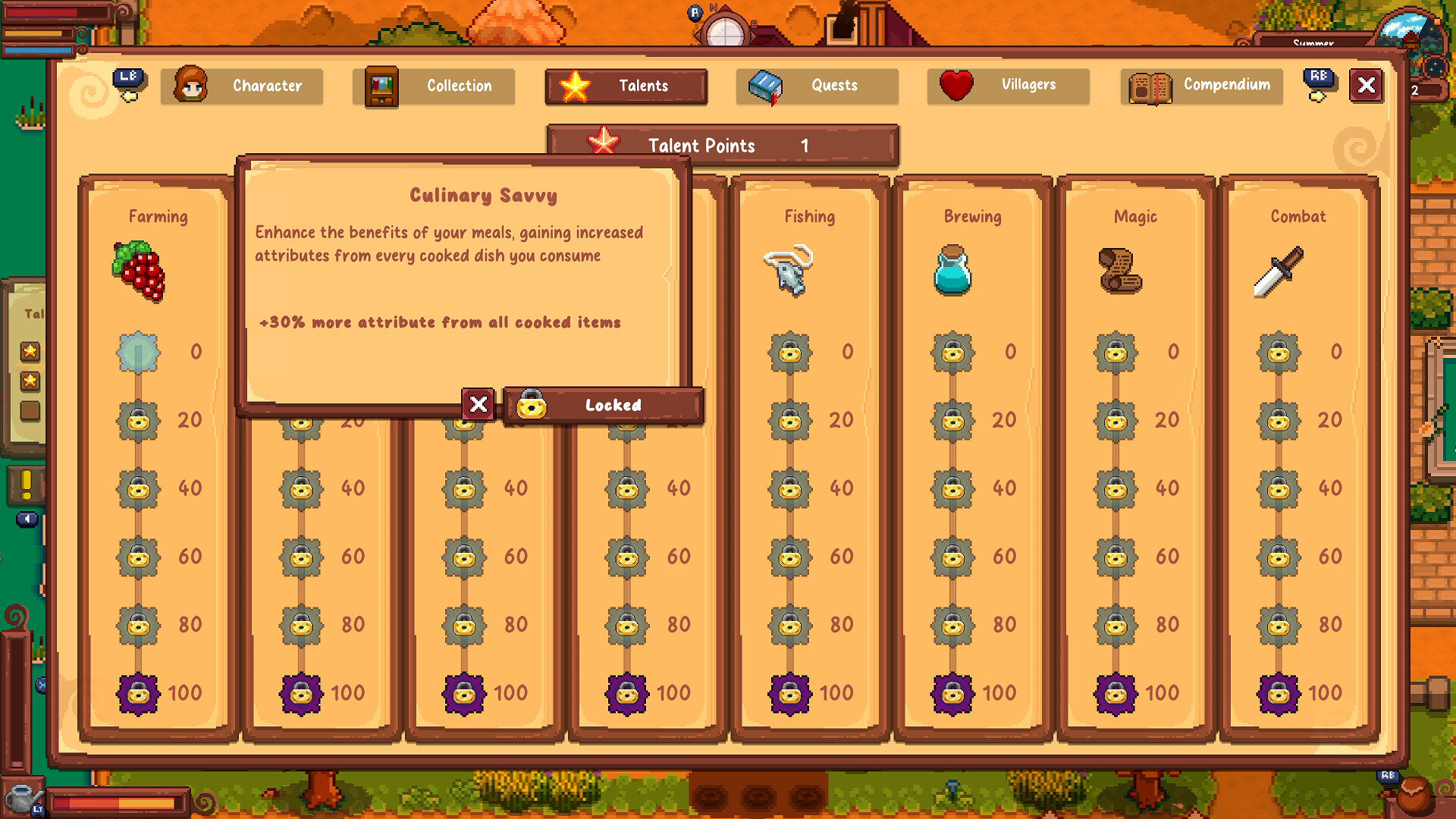Close the Culinary Savvy tooltip

479,405
